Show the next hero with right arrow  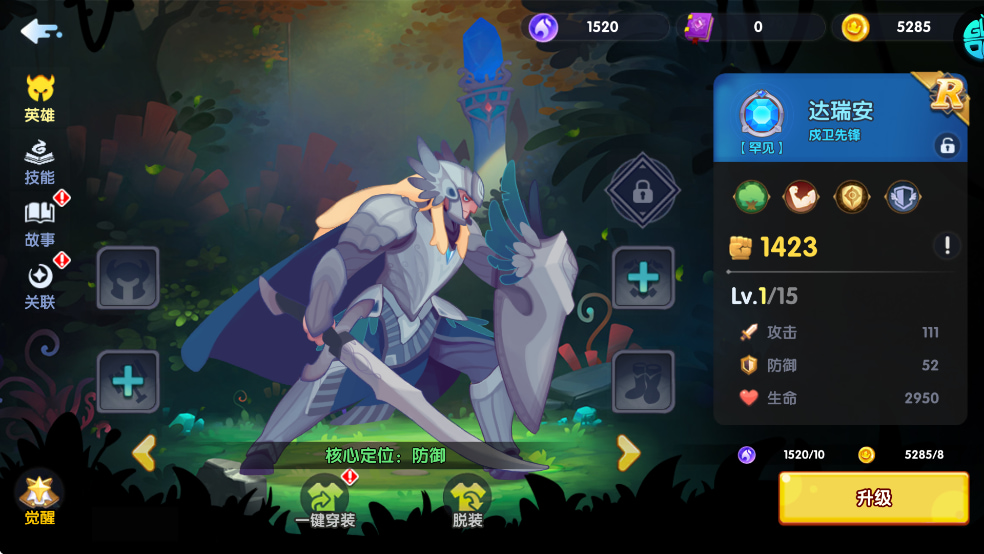[x=628, y=453]
